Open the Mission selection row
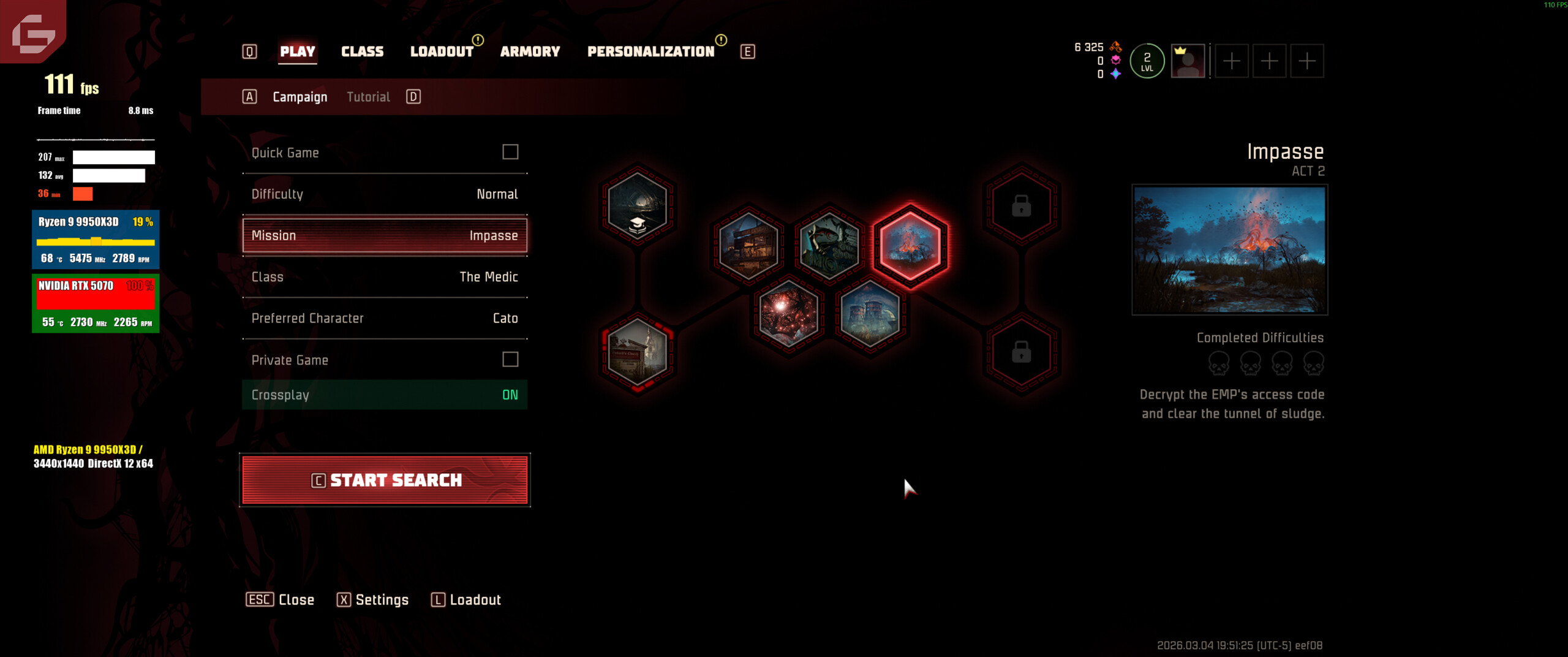The height and width of the screenshot is (657, 1568). pyautogui.click(x=385, y=235)
